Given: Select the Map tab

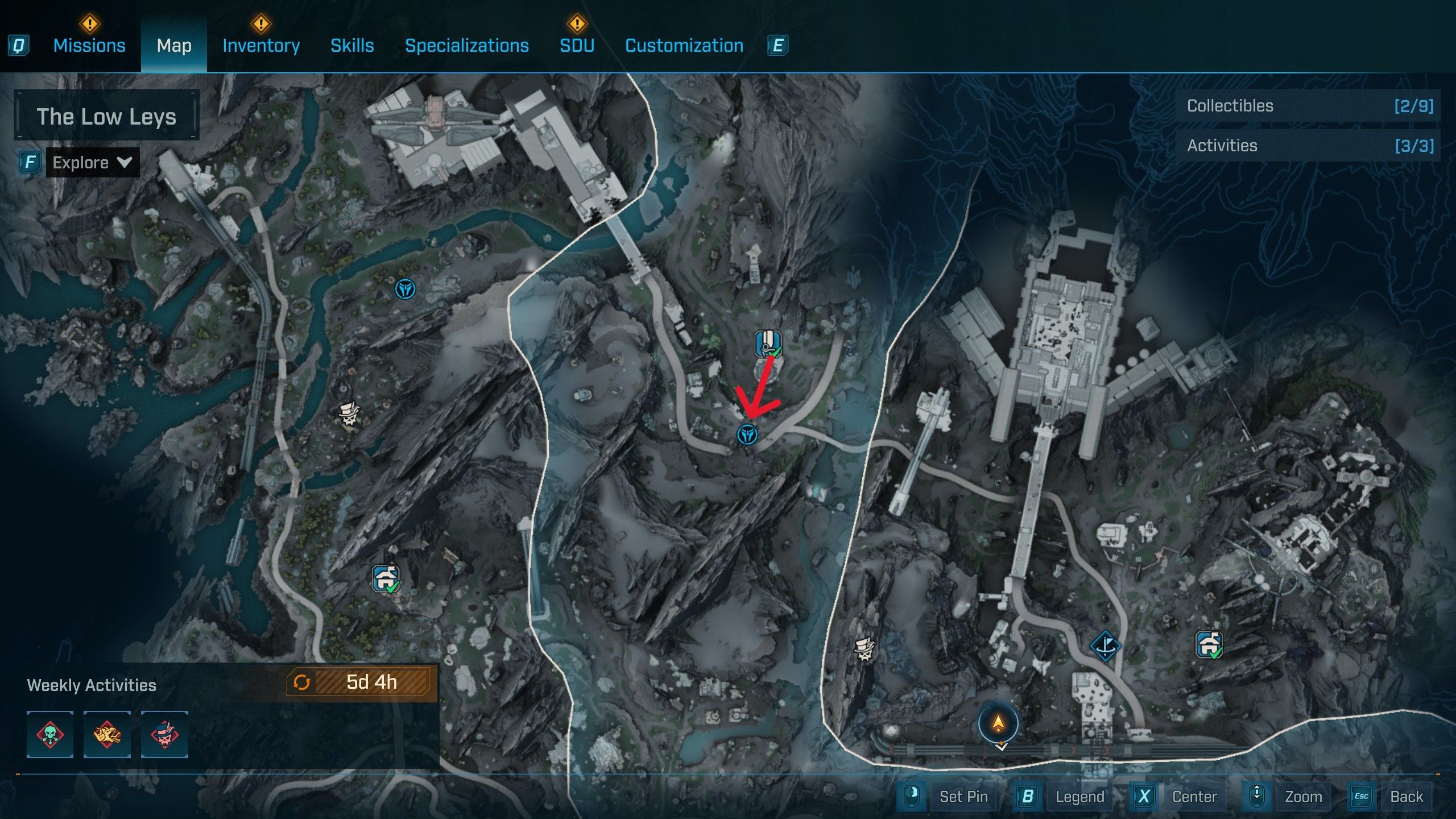Looking at the screenshot, I should coord(174,45).
